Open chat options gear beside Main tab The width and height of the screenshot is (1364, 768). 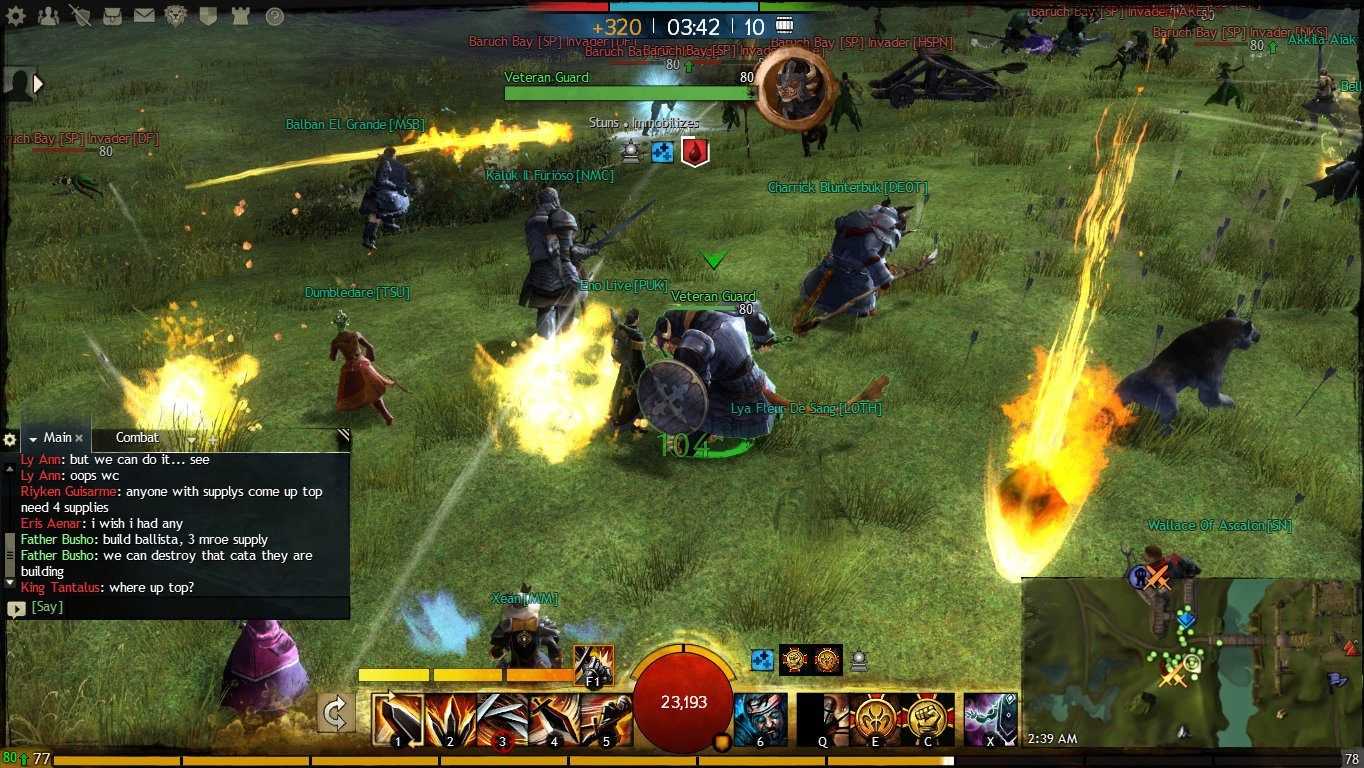point(10,440)
